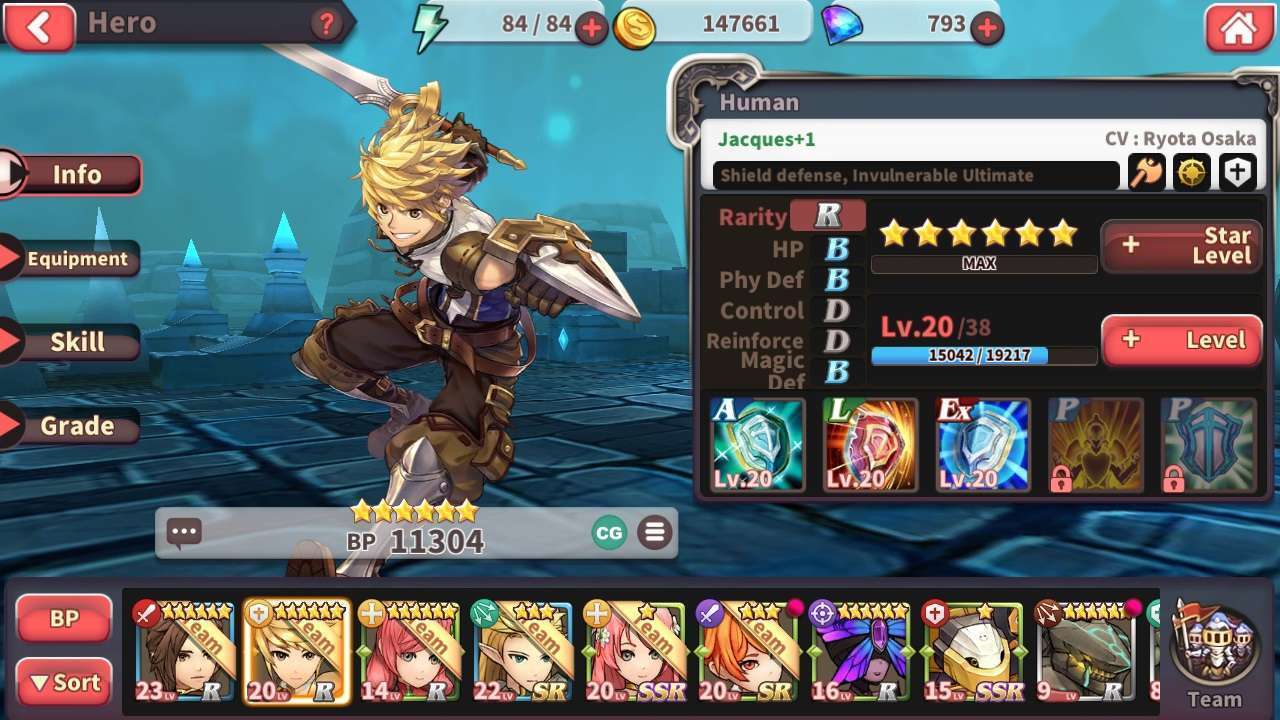Level up the hero with Level button
1280x720 pixels.
click(x=1181, y=340)
